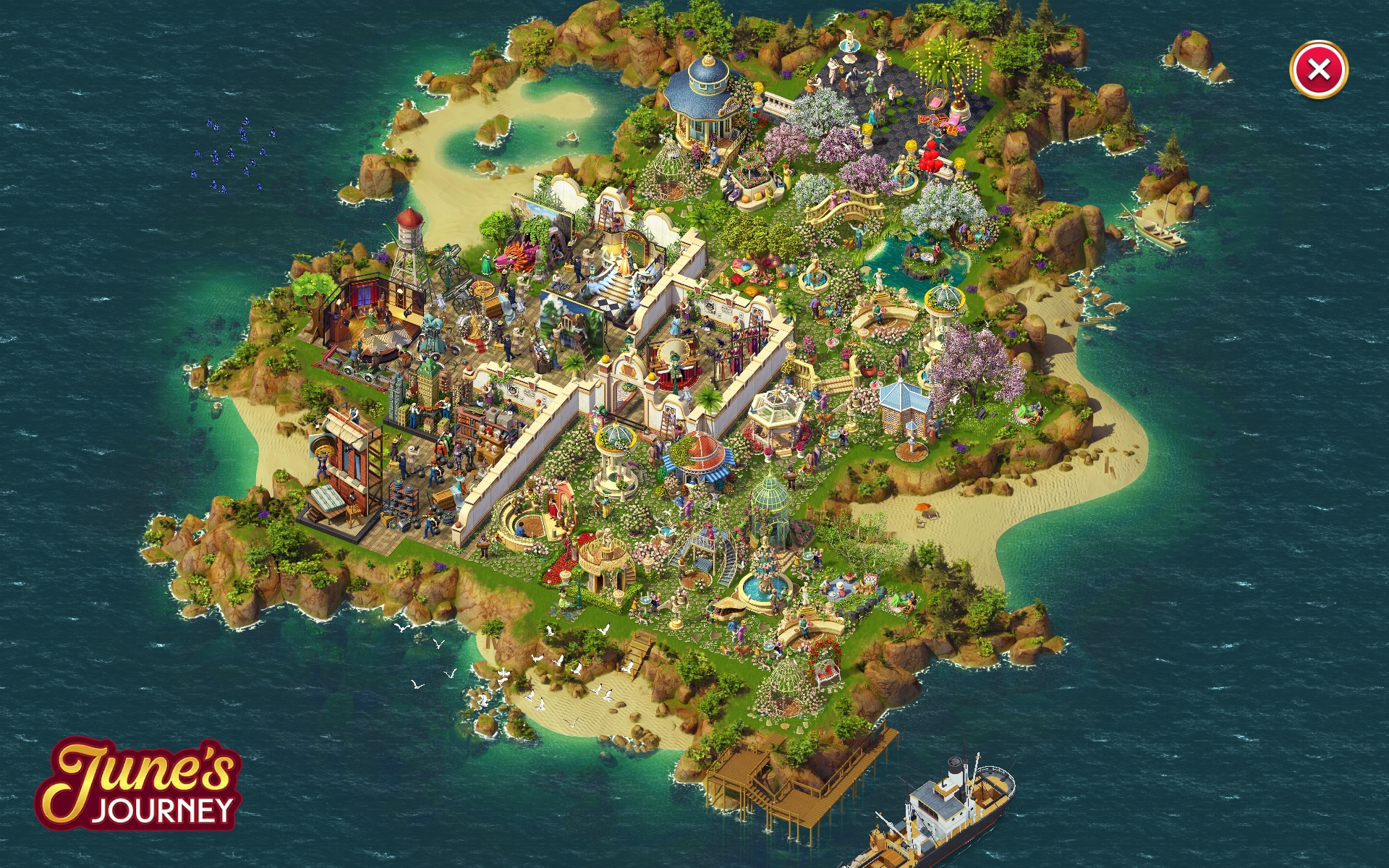The image size is (1389, 868).
Task: Close the island view with red X
Action: coord(1318,69)
